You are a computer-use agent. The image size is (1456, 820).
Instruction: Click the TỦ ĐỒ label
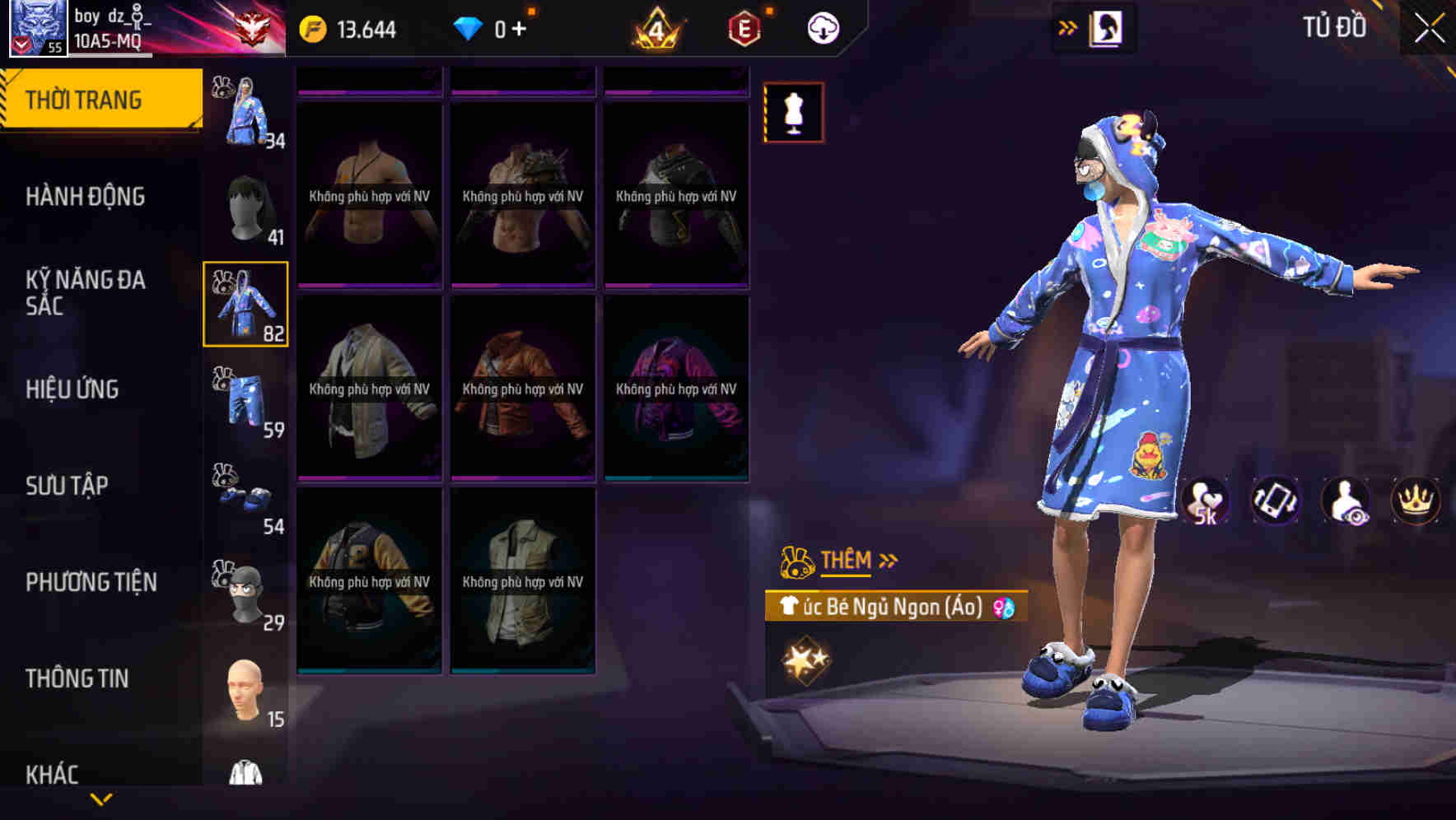point(1336,27)
